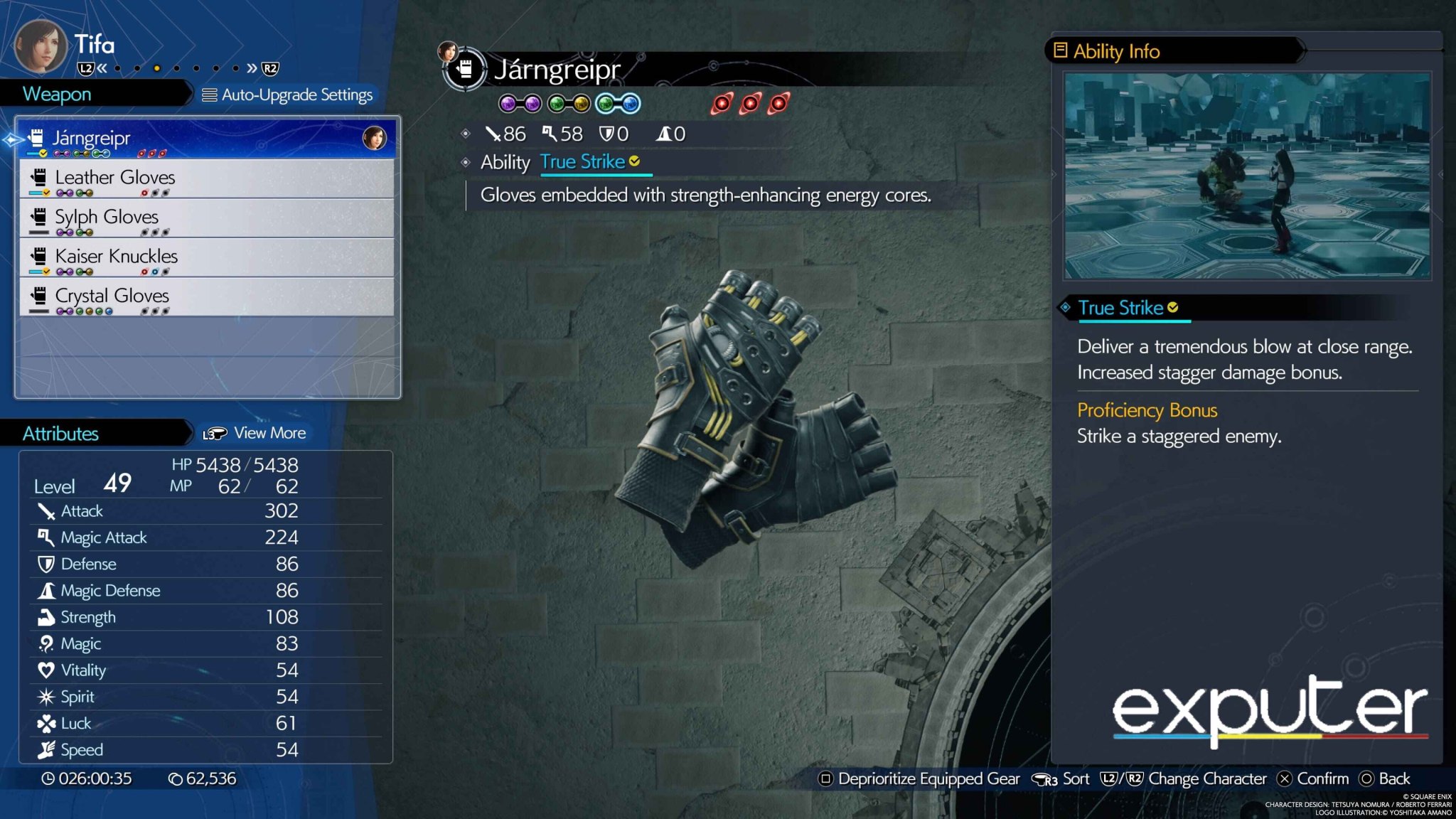Switch to the Auto-Upgrade Settings tab
This screenshot has width=1456, height=819.
tap(288, 95)
